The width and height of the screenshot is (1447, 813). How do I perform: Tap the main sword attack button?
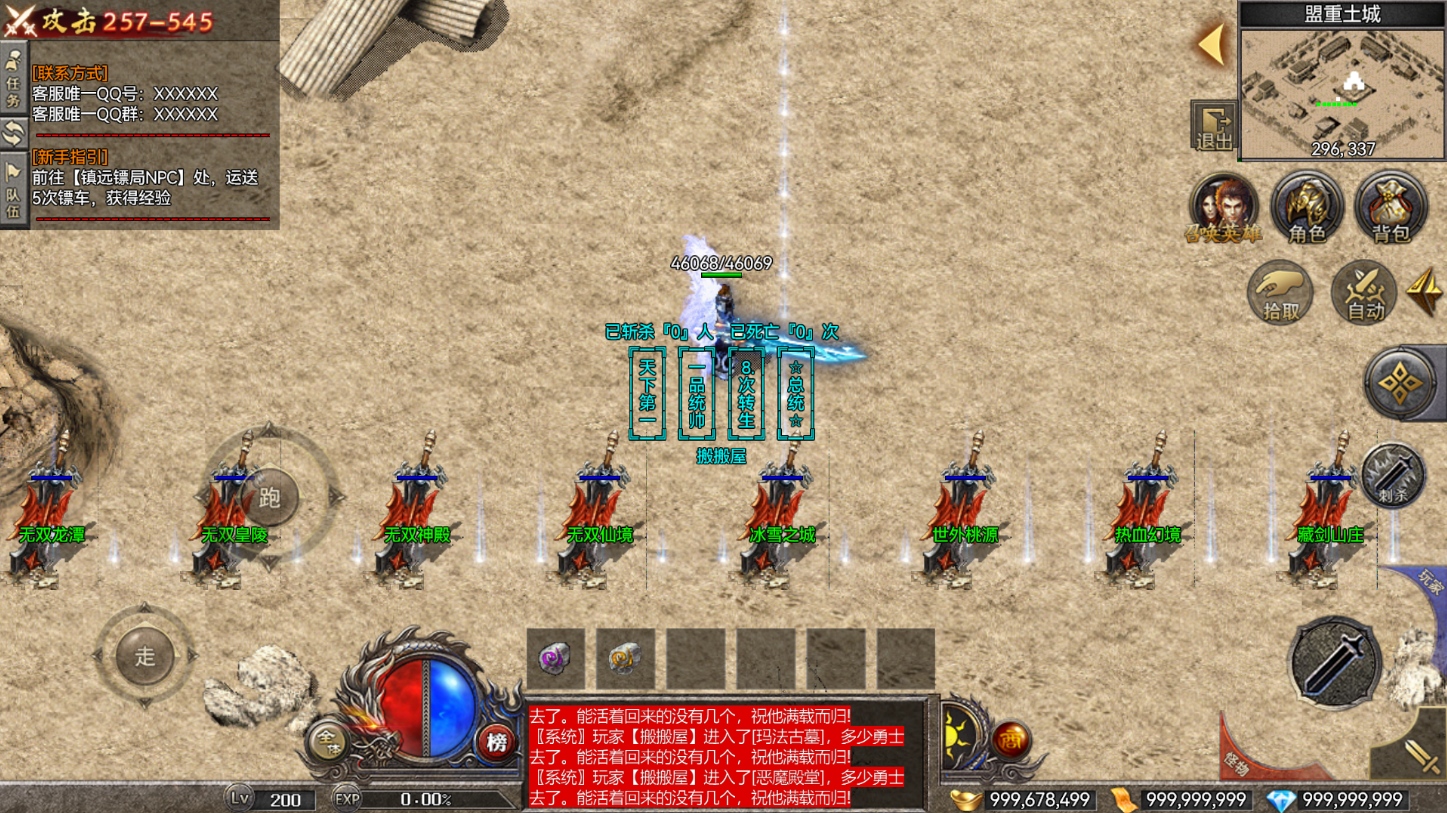point(1335,662)
